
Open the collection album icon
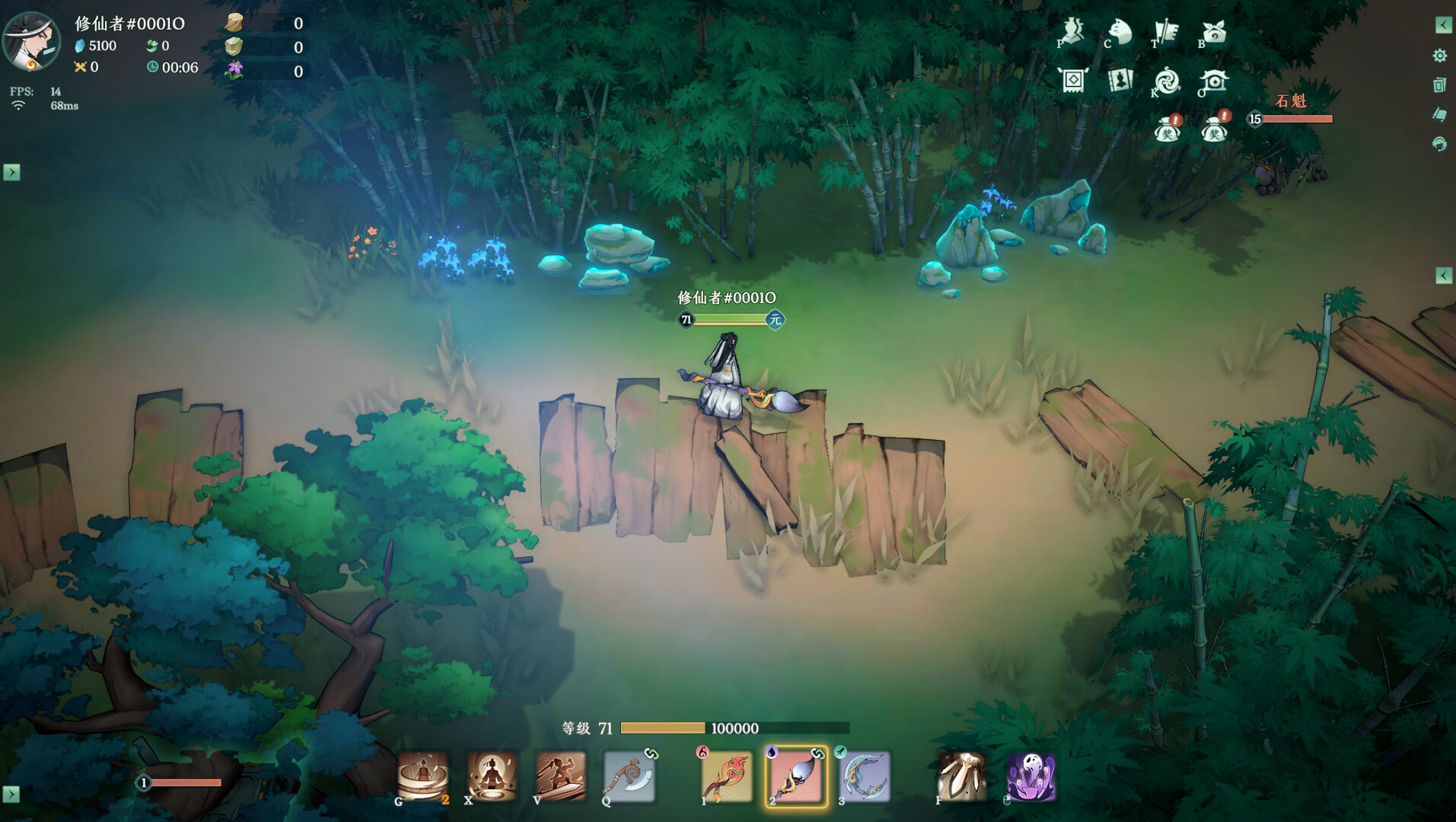[1120, 81]
